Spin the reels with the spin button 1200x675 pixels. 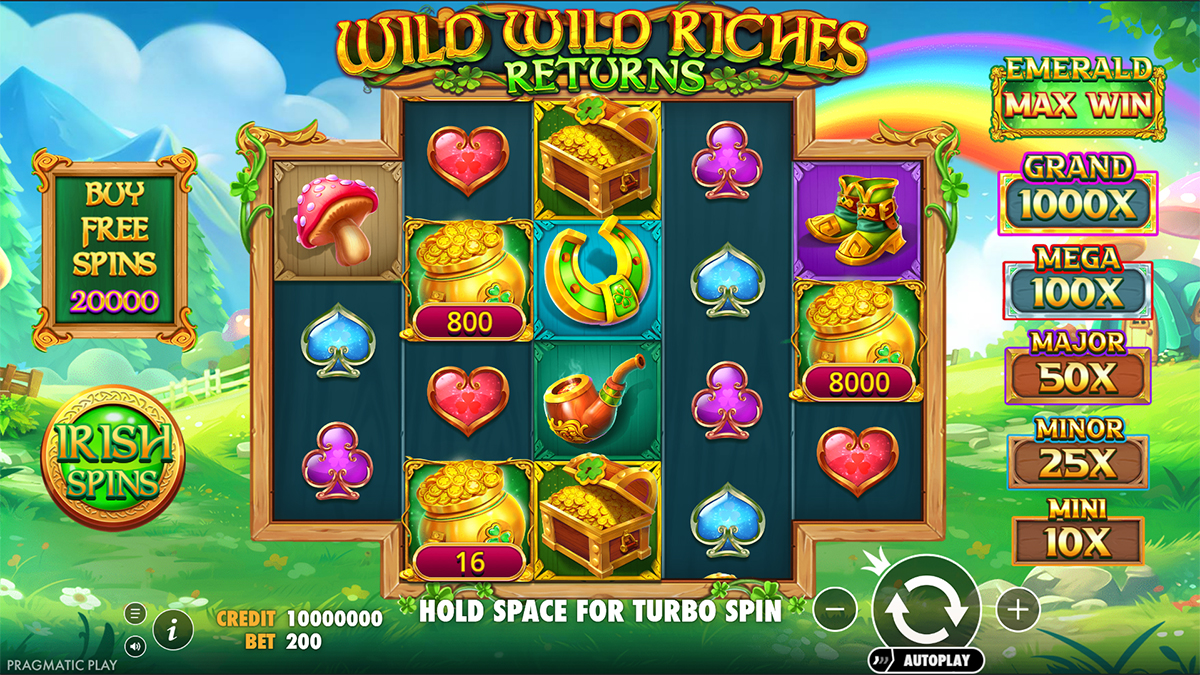[x=925, y=608]
